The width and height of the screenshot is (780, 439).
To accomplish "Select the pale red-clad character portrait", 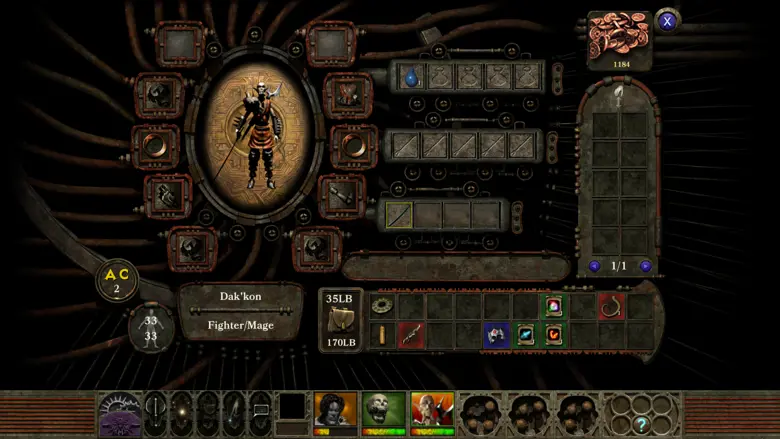I will coord(432,411).
